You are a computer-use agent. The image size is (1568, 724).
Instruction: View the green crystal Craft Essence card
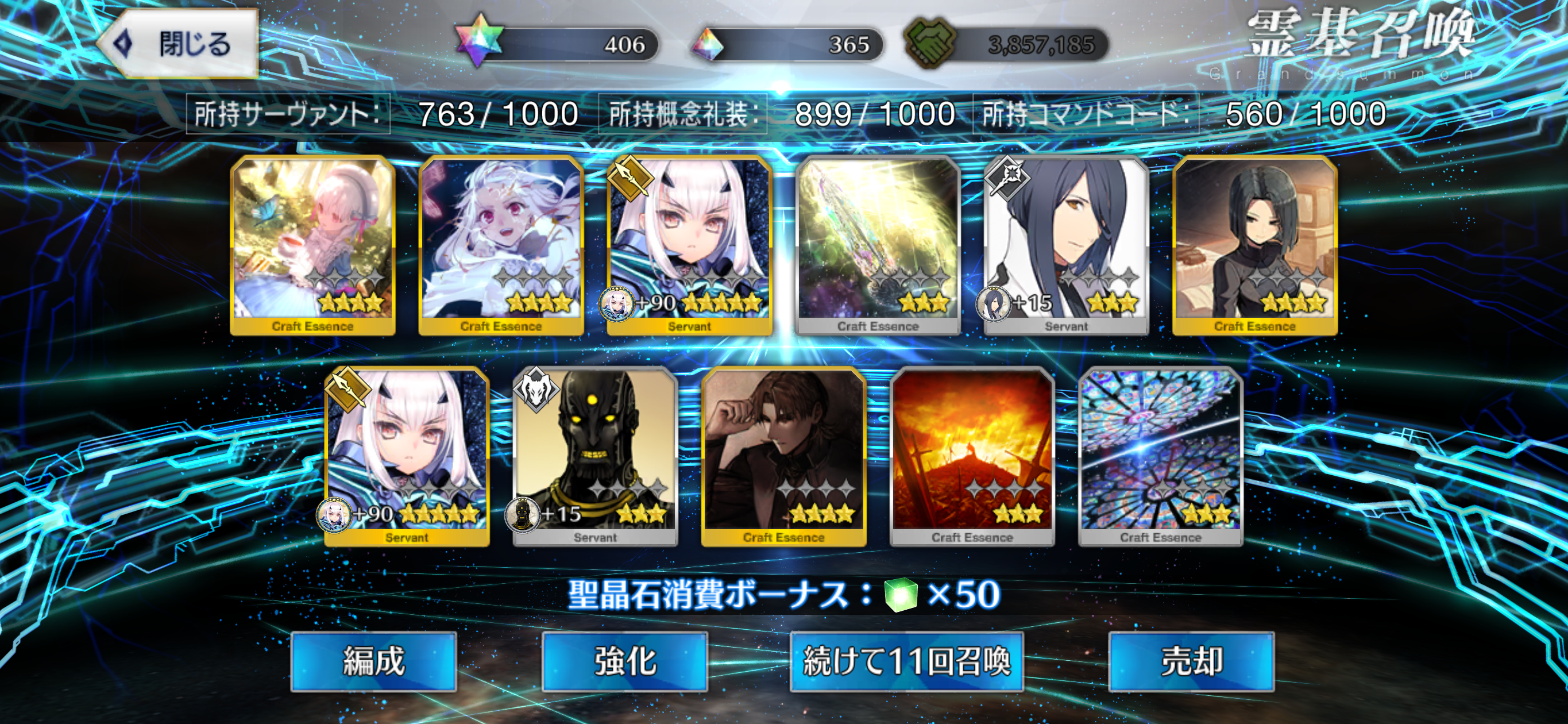tap(878, 245)
